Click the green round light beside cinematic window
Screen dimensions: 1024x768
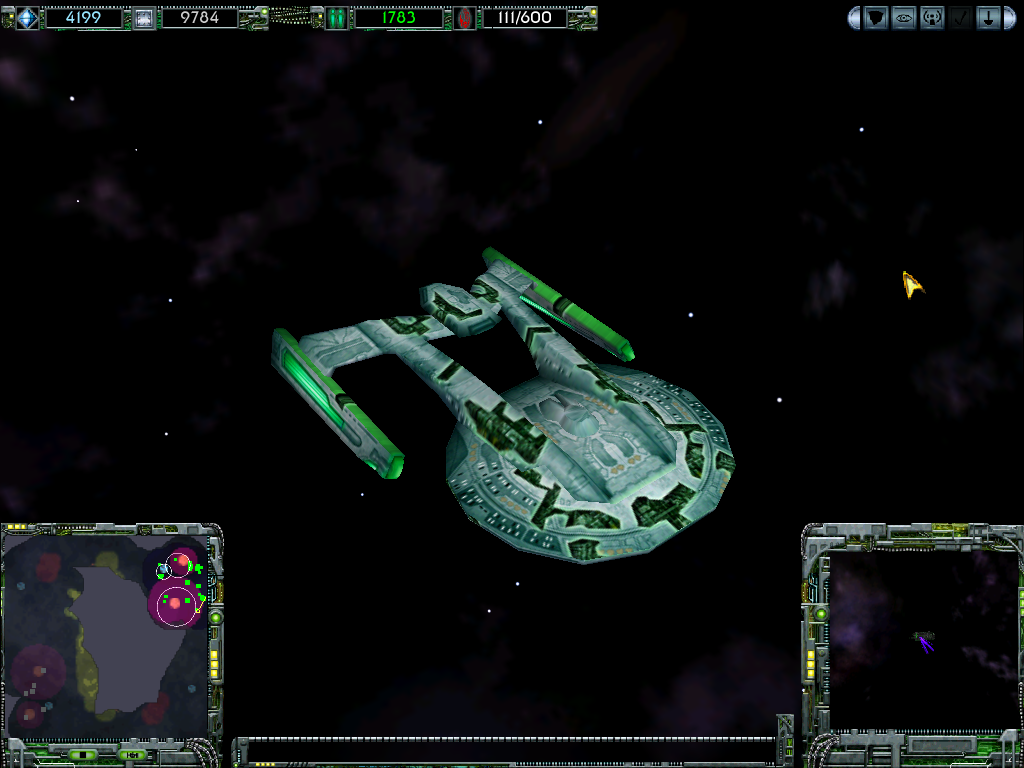pos(821,613)
